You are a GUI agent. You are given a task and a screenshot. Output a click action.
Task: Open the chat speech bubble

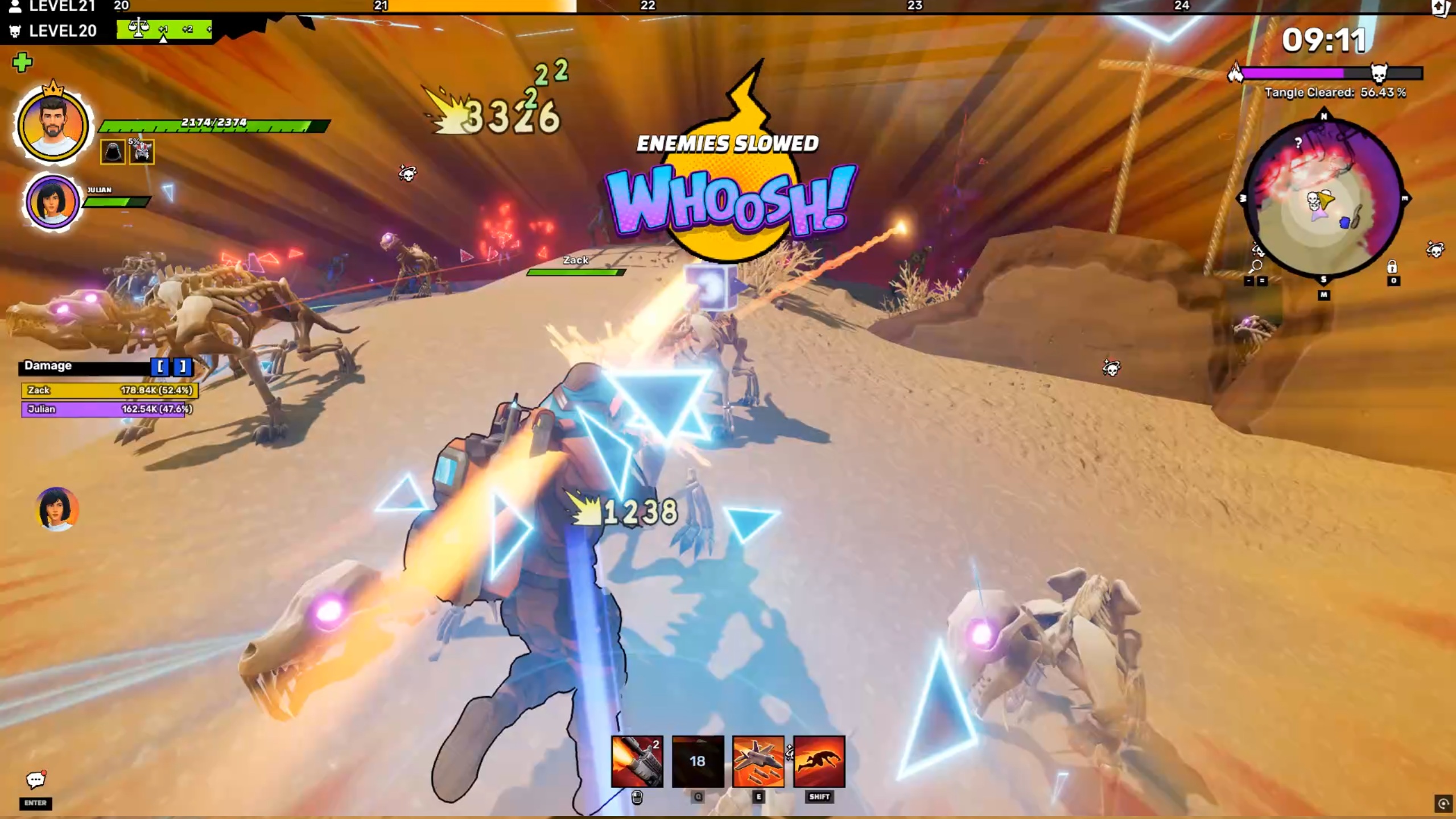[35, 780]
